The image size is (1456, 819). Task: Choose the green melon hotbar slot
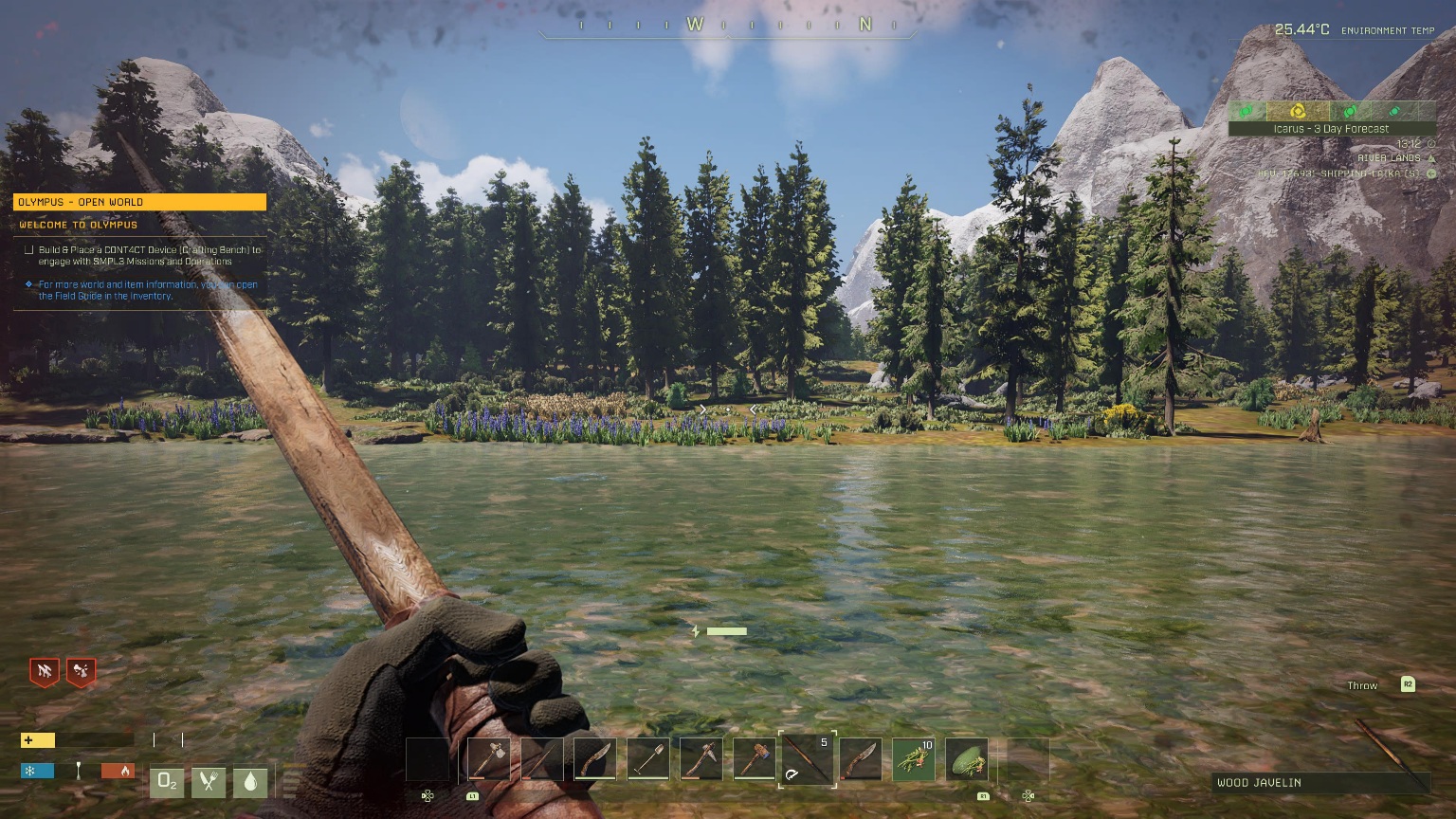(966, 759)
